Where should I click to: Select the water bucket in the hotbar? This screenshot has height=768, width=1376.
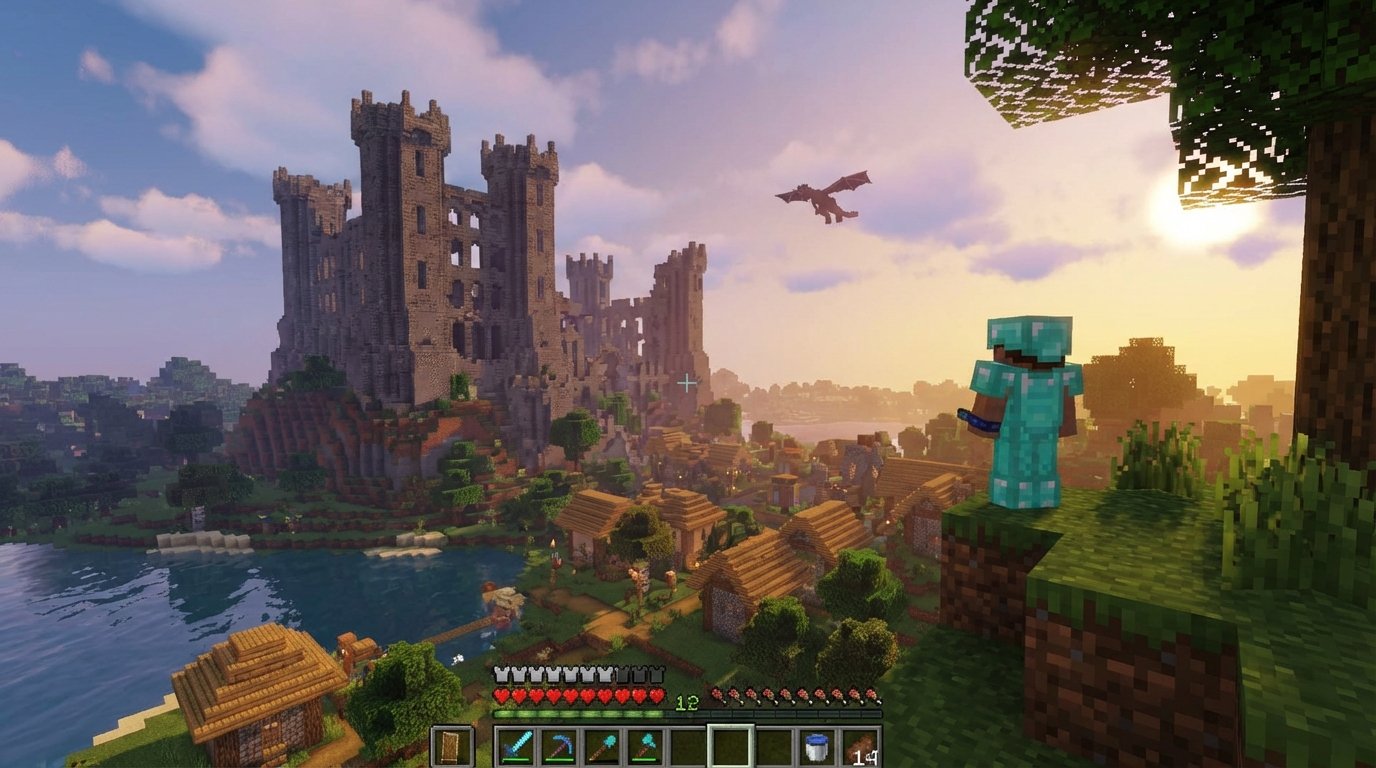click(x=818, y=747)
